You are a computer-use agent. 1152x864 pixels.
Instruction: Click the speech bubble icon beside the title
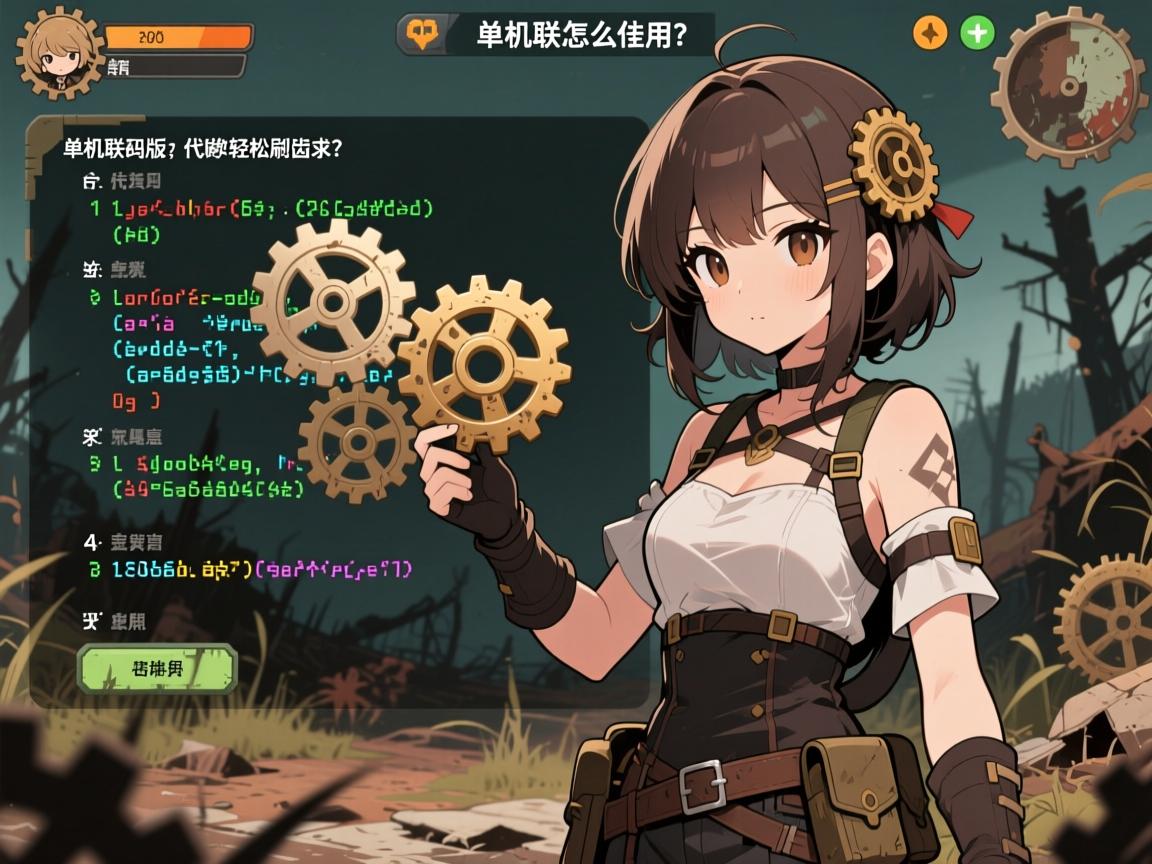(x=420, y=35)
